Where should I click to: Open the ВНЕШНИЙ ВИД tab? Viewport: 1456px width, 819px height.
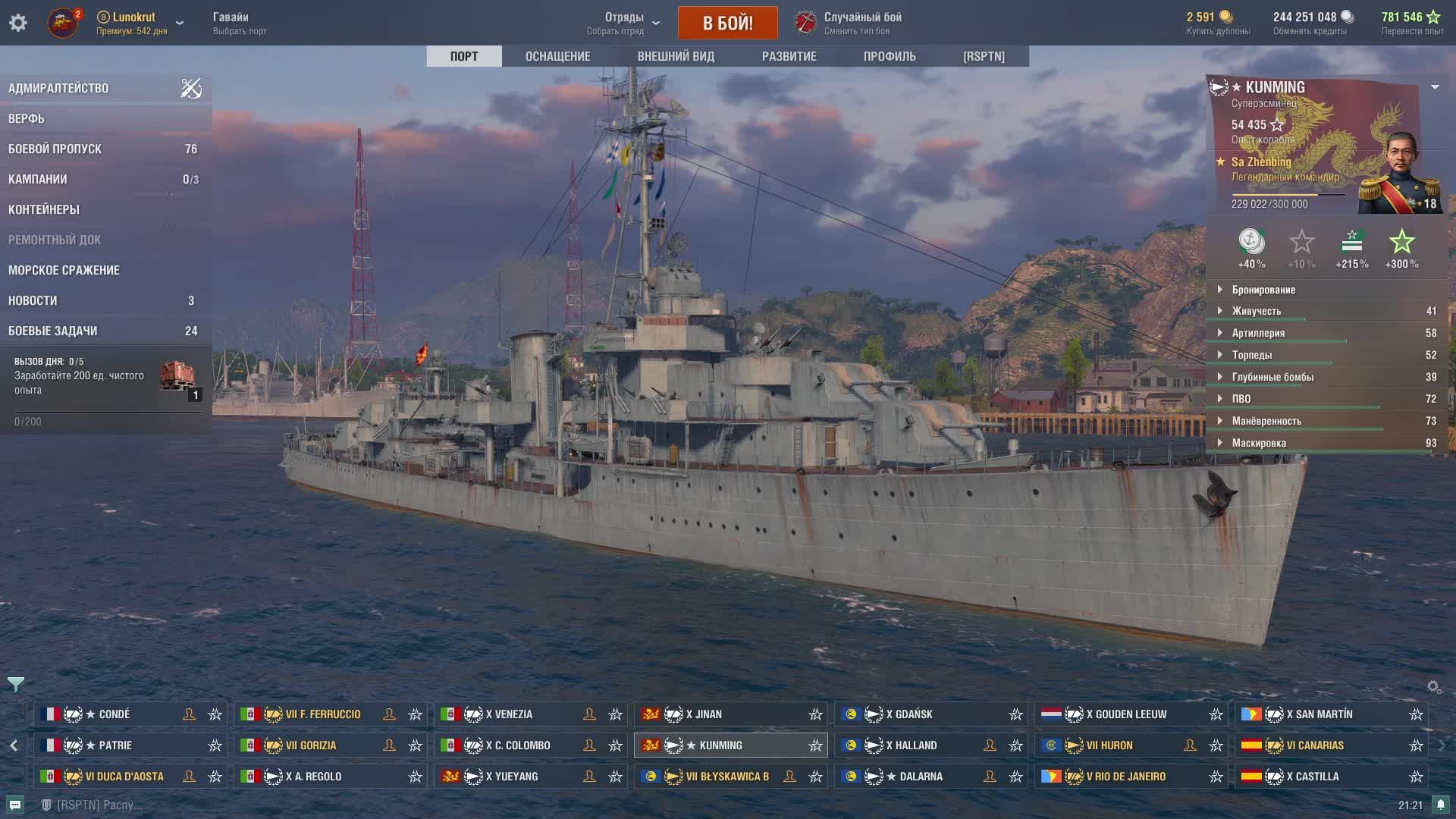676,56
